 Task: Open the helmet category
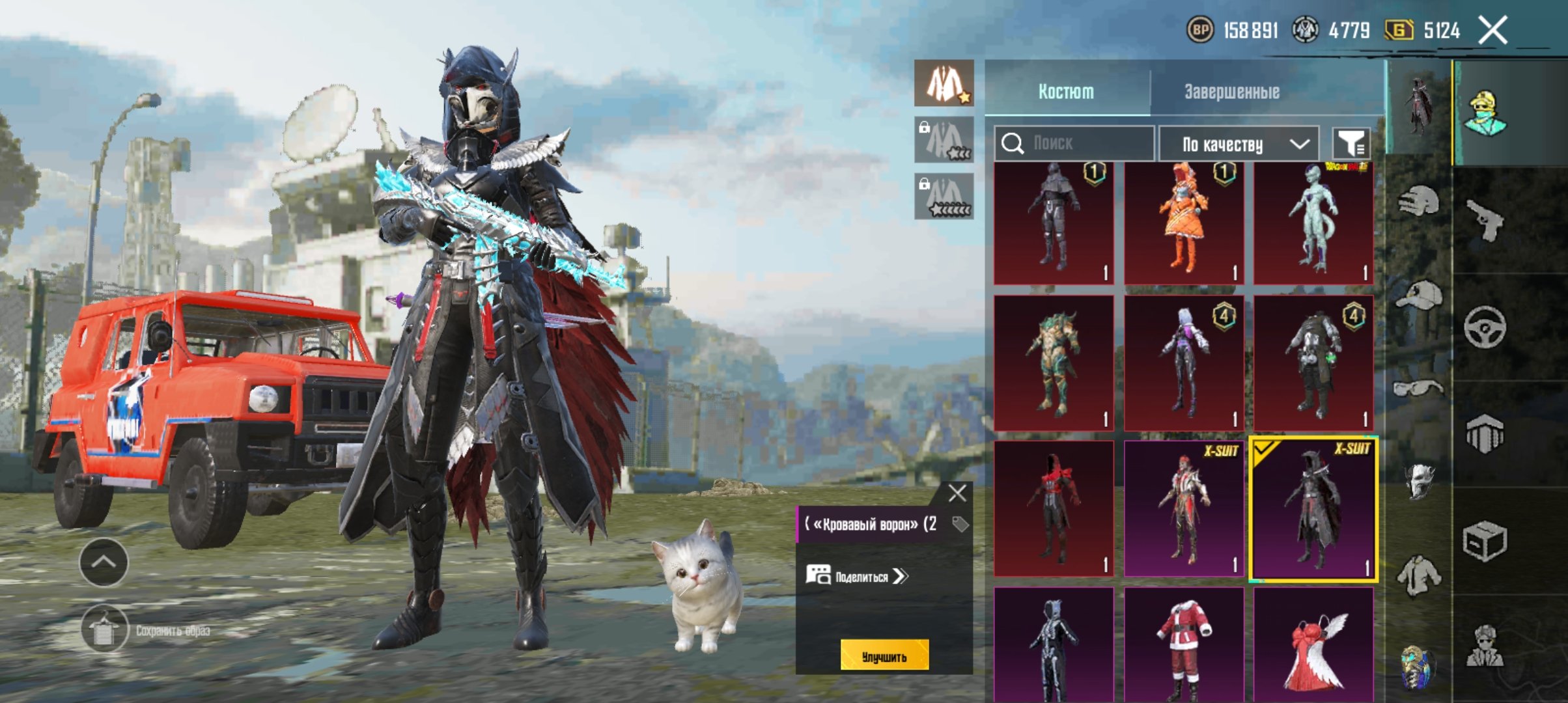1418,202
